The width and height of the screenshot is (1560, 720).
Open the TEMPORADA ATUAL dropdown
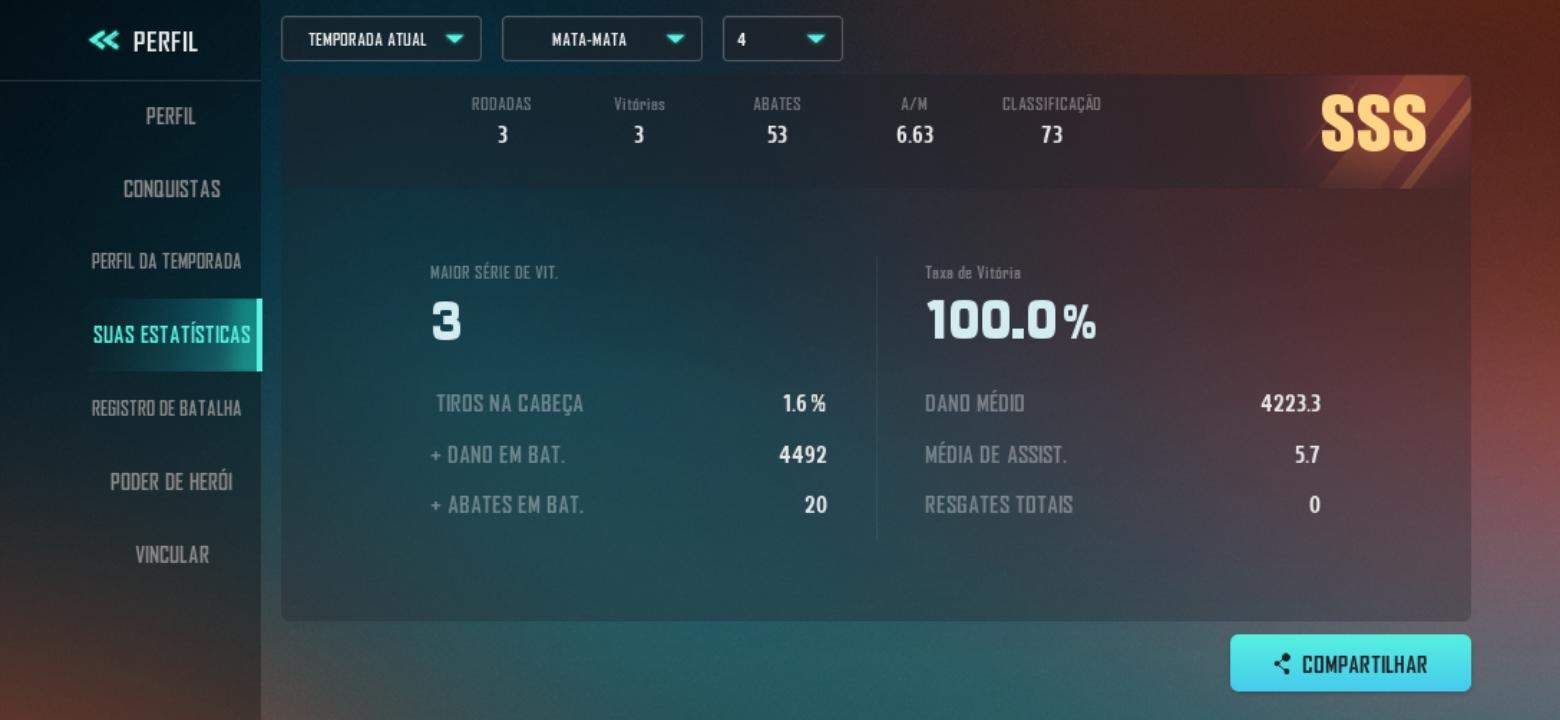point(381,39)
